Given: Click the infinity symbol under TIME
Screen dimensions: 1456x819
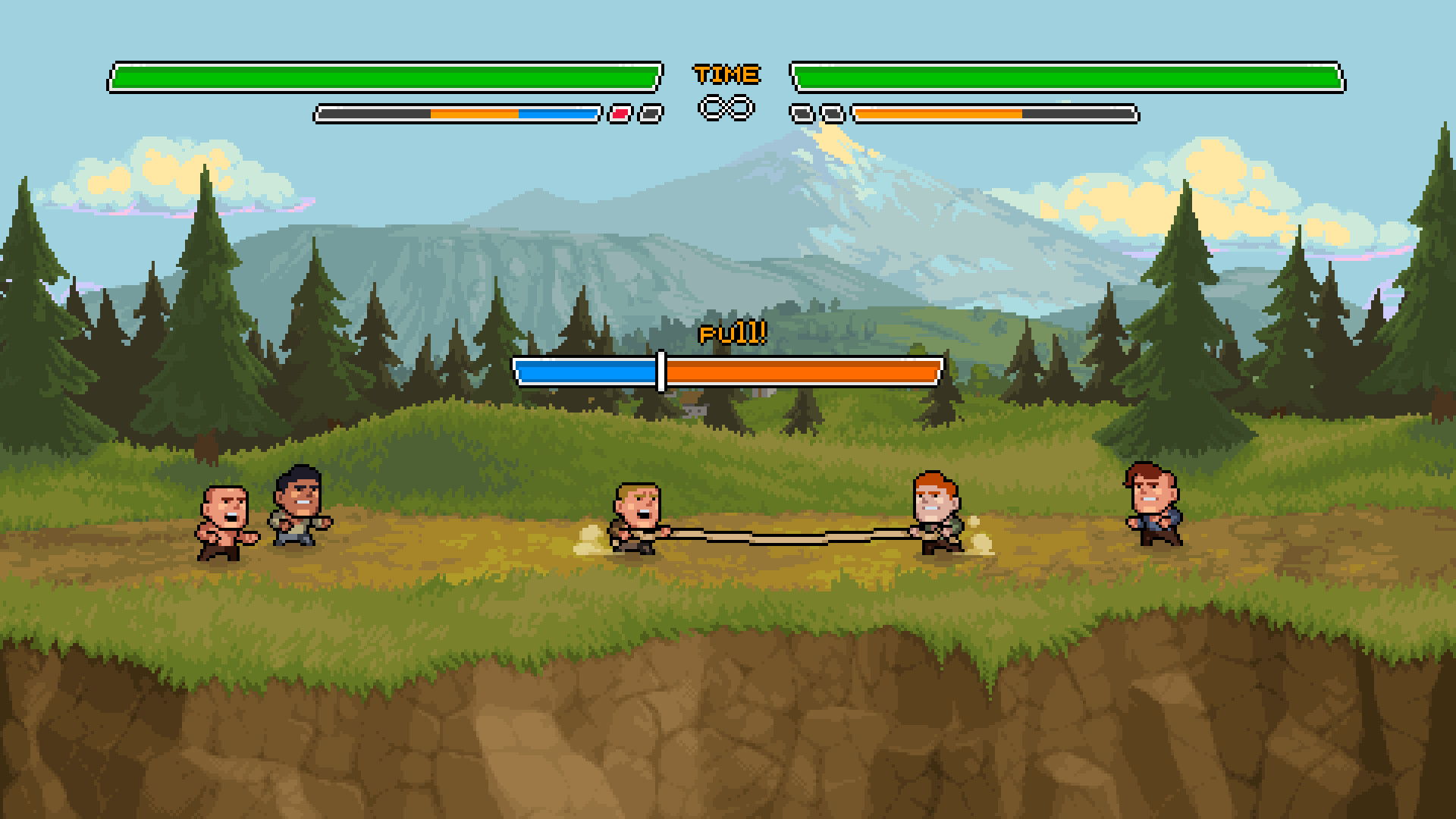Looking at the screenshot, I should (x=726, y=108).
